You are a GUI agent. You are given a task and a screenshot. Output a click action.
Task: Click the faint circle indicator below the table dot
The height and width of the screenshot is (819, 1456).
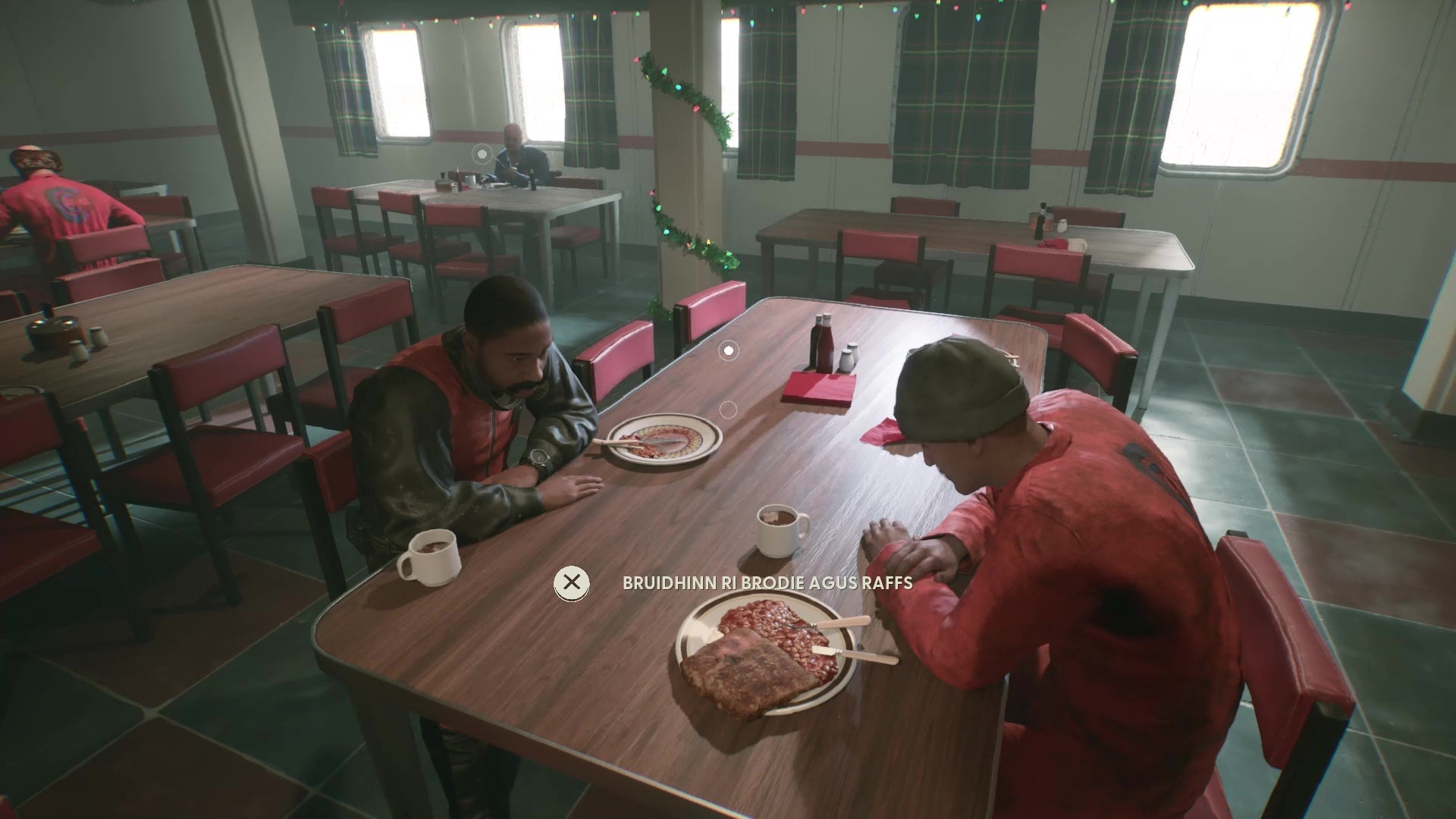(728, 408)
